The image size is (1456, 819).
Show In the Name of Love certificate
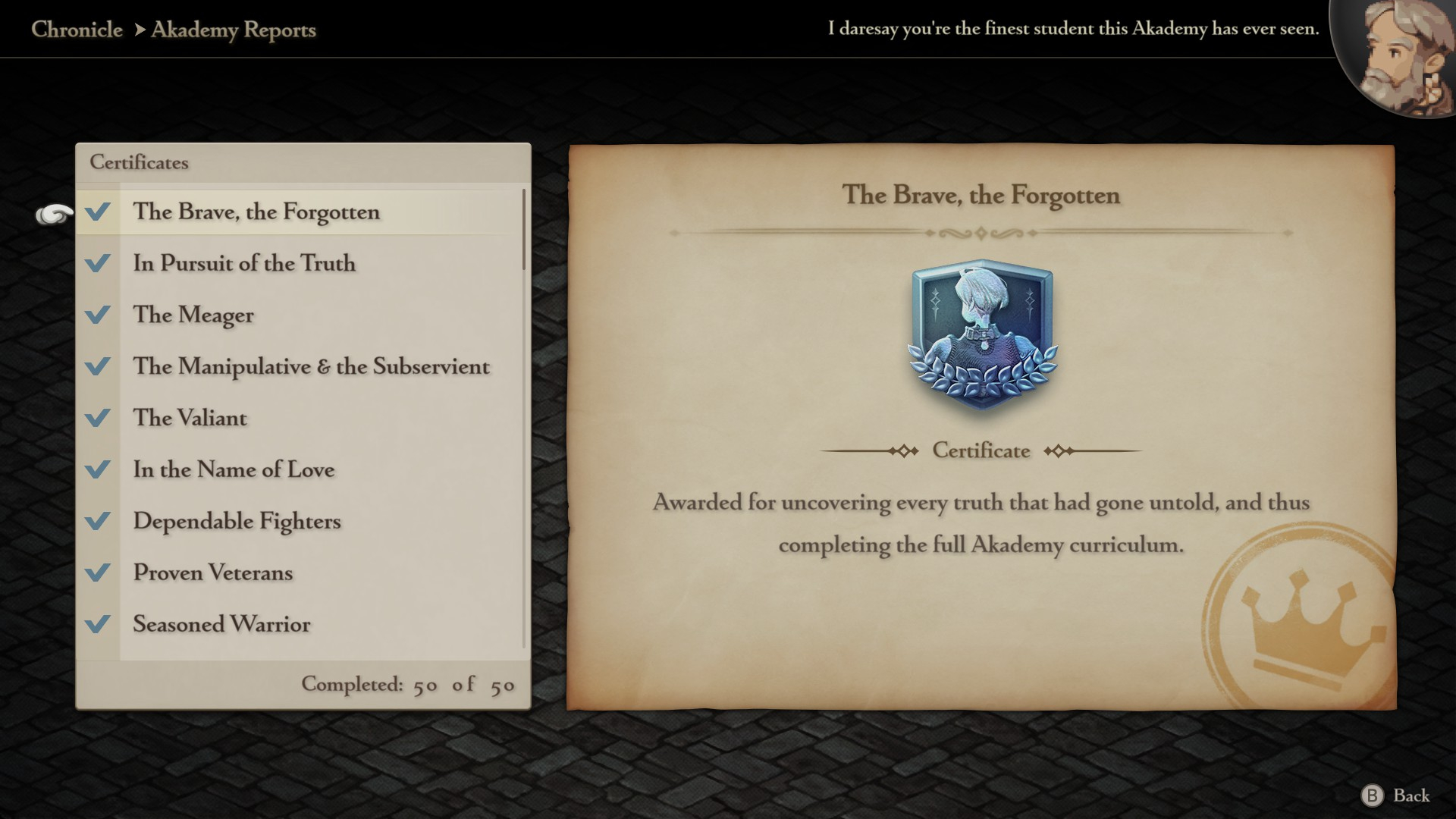pos(234,470)
